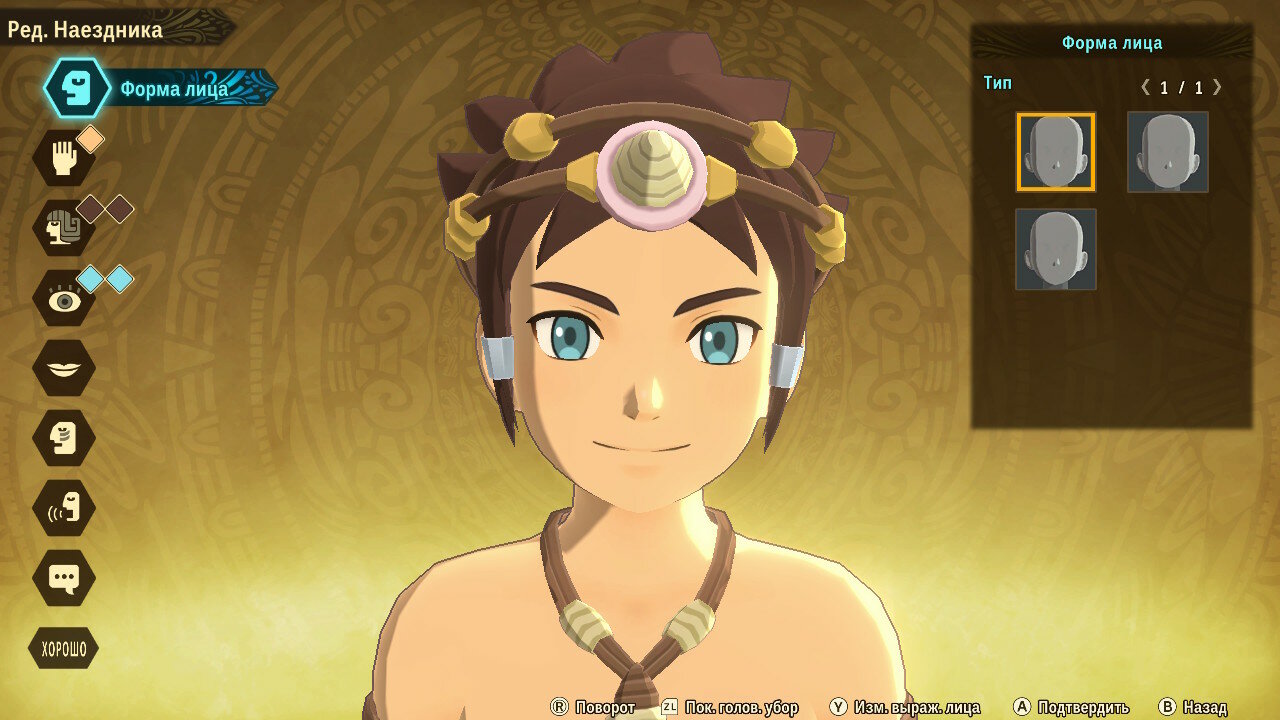Select the orange-outlined face type thumbnail

pyautogui.click(x=1056, y=152)
